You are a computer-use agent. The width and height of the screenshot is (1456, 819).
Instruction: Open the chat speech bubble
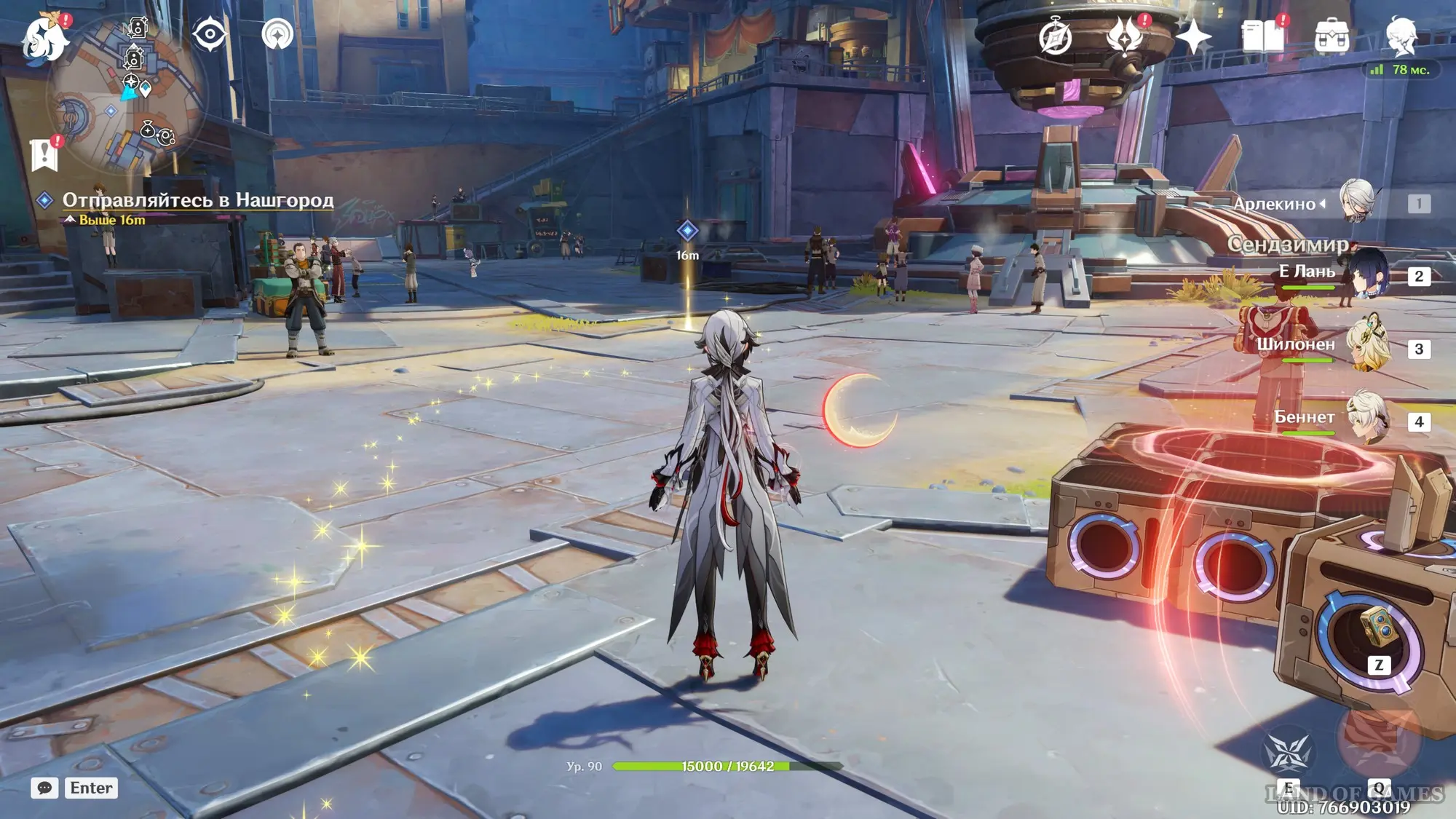(x=44, y=788)
